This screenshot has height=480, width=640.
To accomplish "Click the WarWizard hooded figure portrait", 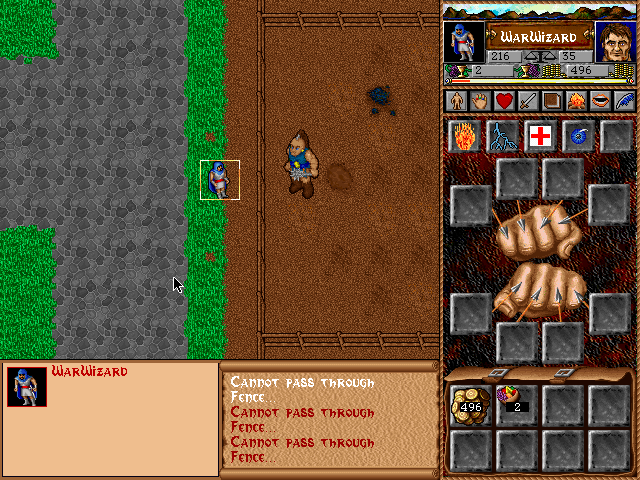I will [463, 43].
